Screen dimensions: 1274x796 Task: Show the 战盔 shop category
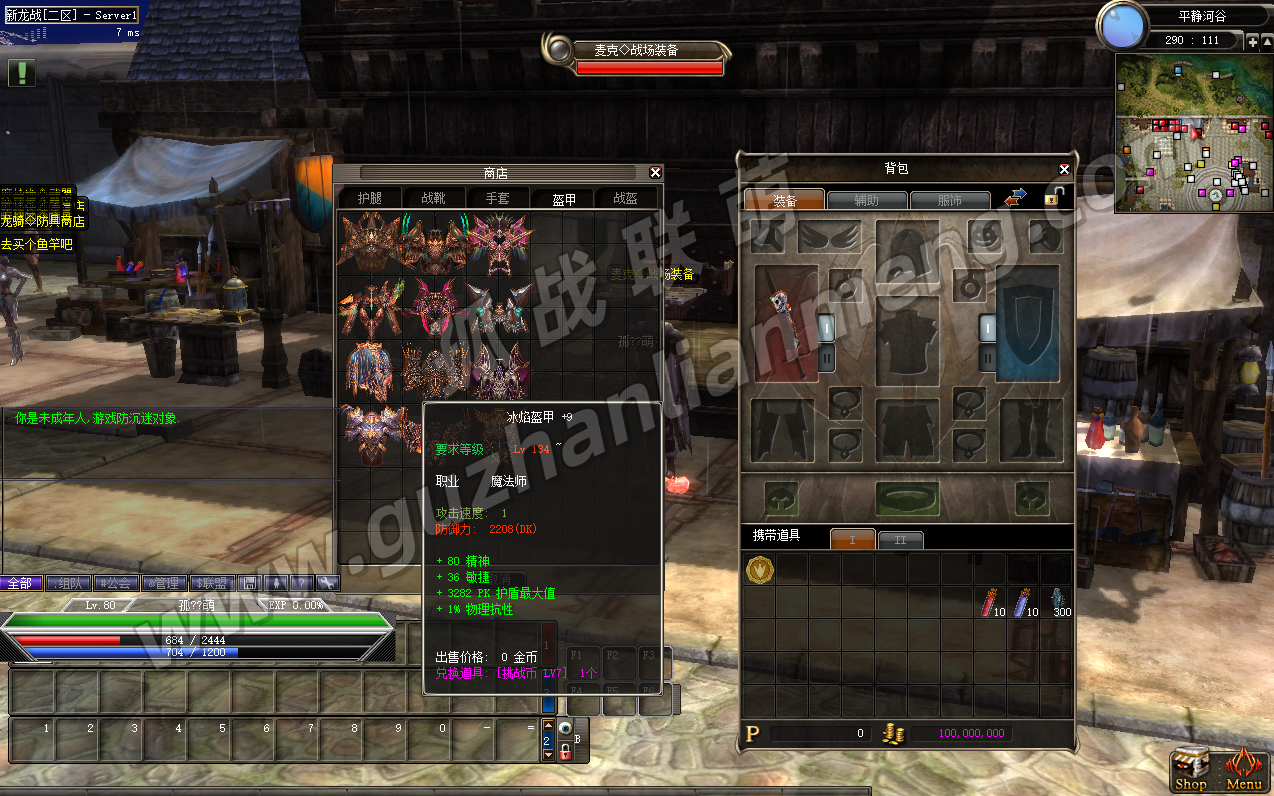point(625,198)
